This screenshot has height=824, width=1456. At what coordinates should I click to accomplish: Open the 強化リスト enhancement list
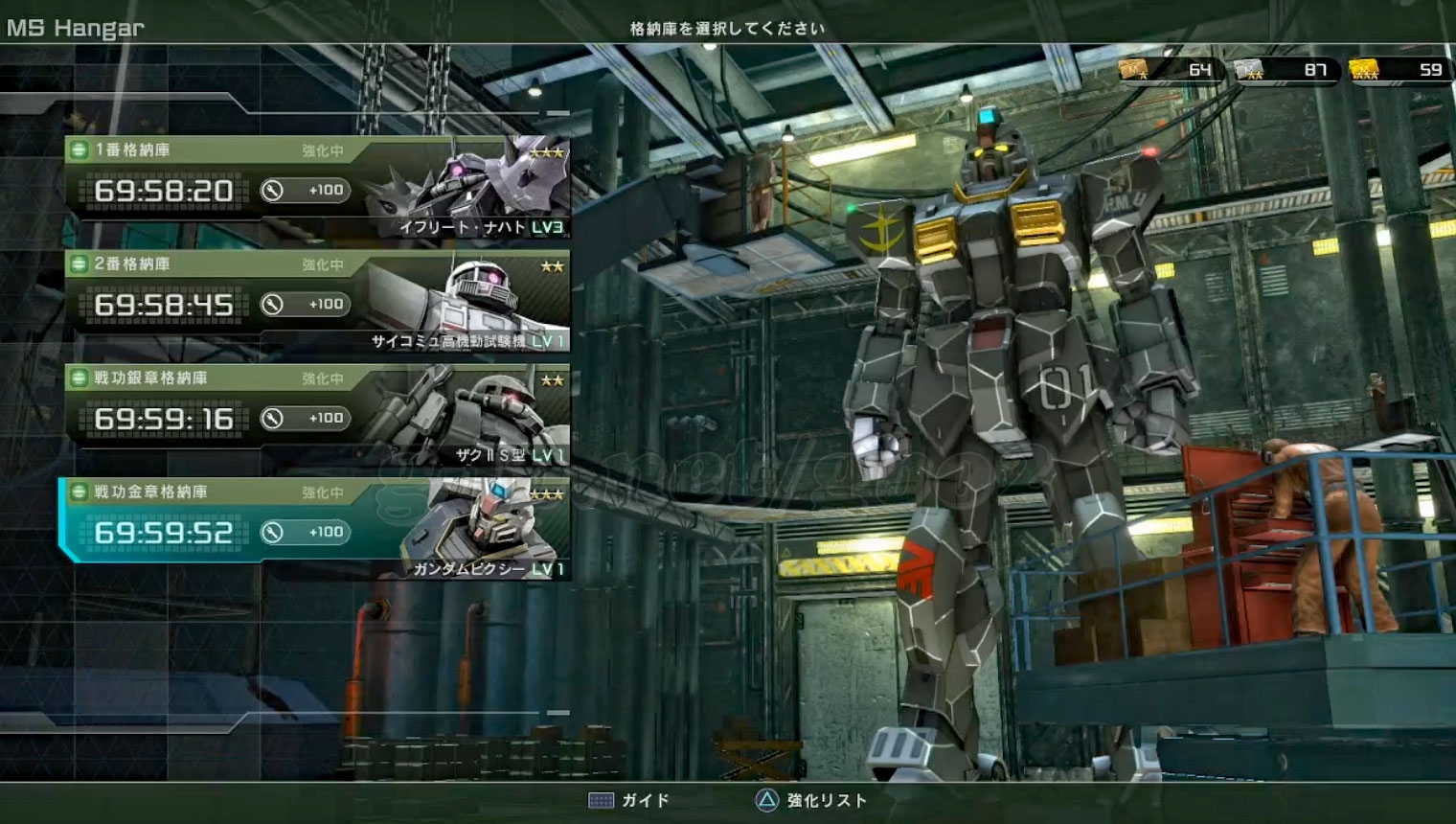[x=810, y=800]
